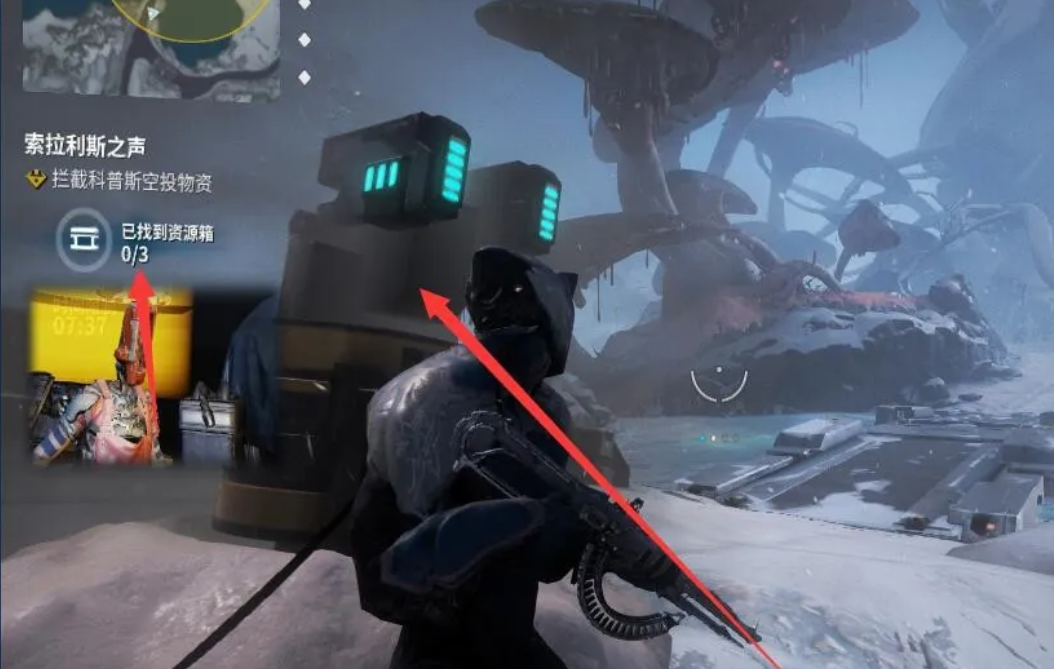Screen dimensions: 1054x669
Task: Open the minimap in the corner
Action: point(150,48)
